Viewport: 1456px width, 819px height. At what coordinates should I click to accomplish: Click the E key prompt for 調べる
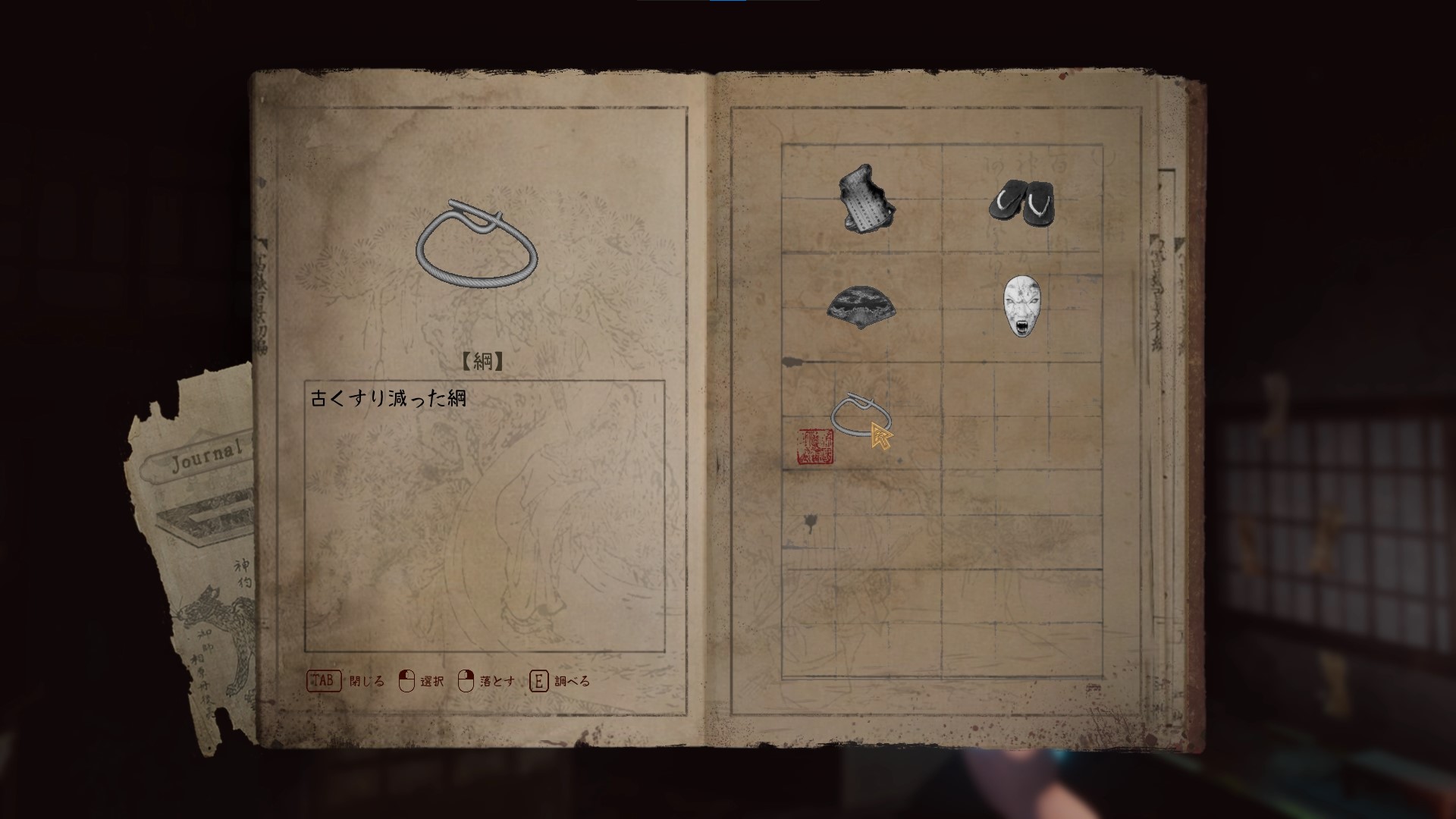(539, 681)
